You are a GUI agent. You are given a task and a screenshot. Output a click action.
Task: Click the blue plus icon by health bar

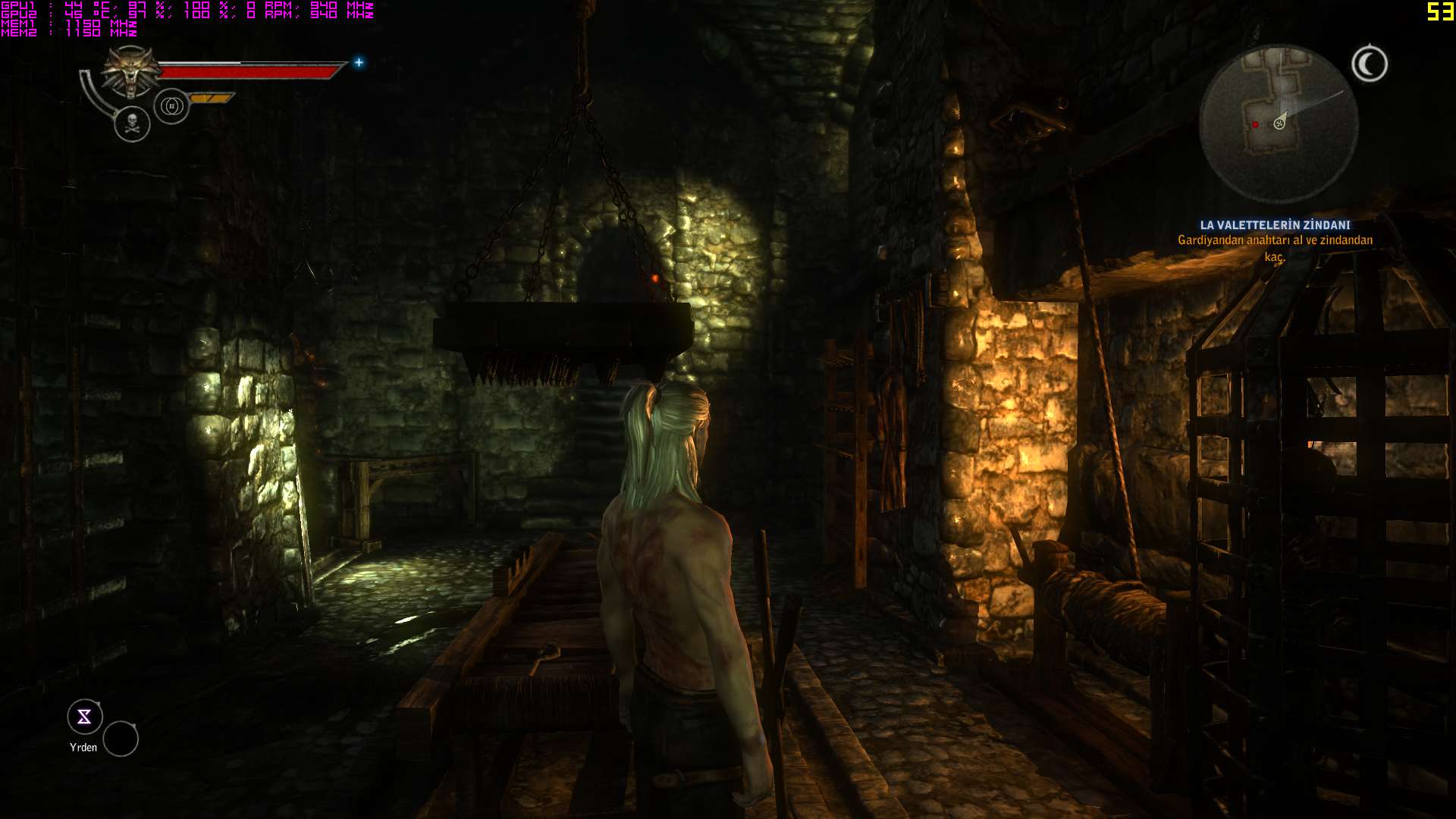[x=359, y=62]
